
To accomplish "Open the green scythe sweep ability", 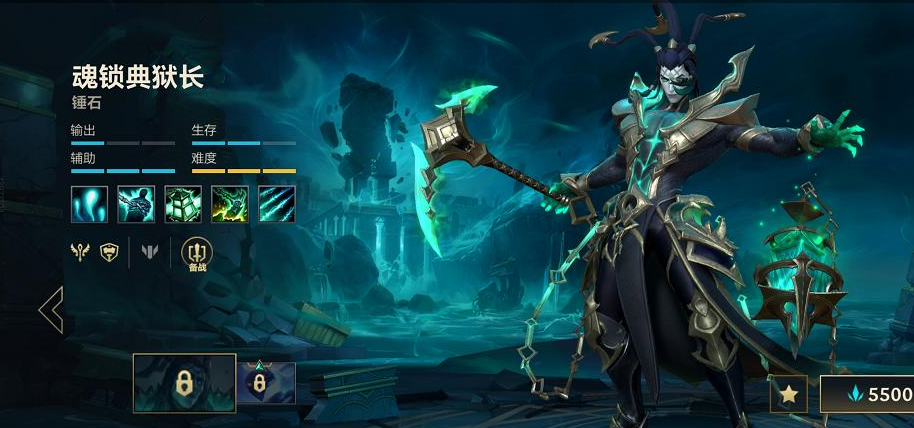I will tap(230, 203).
